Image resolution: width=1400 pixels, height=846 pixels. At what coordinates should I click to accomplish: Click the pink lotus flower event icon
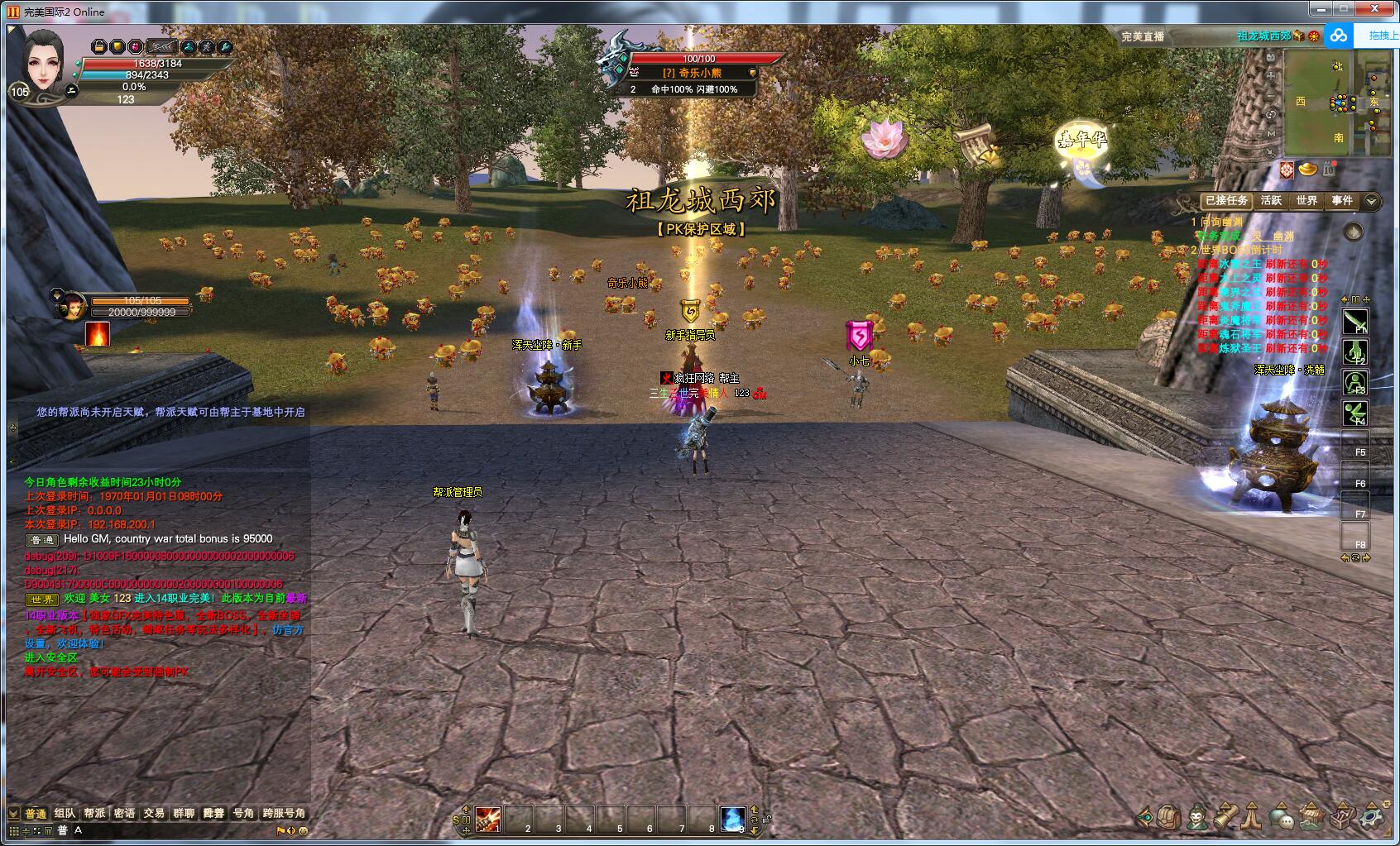(885, 138)
